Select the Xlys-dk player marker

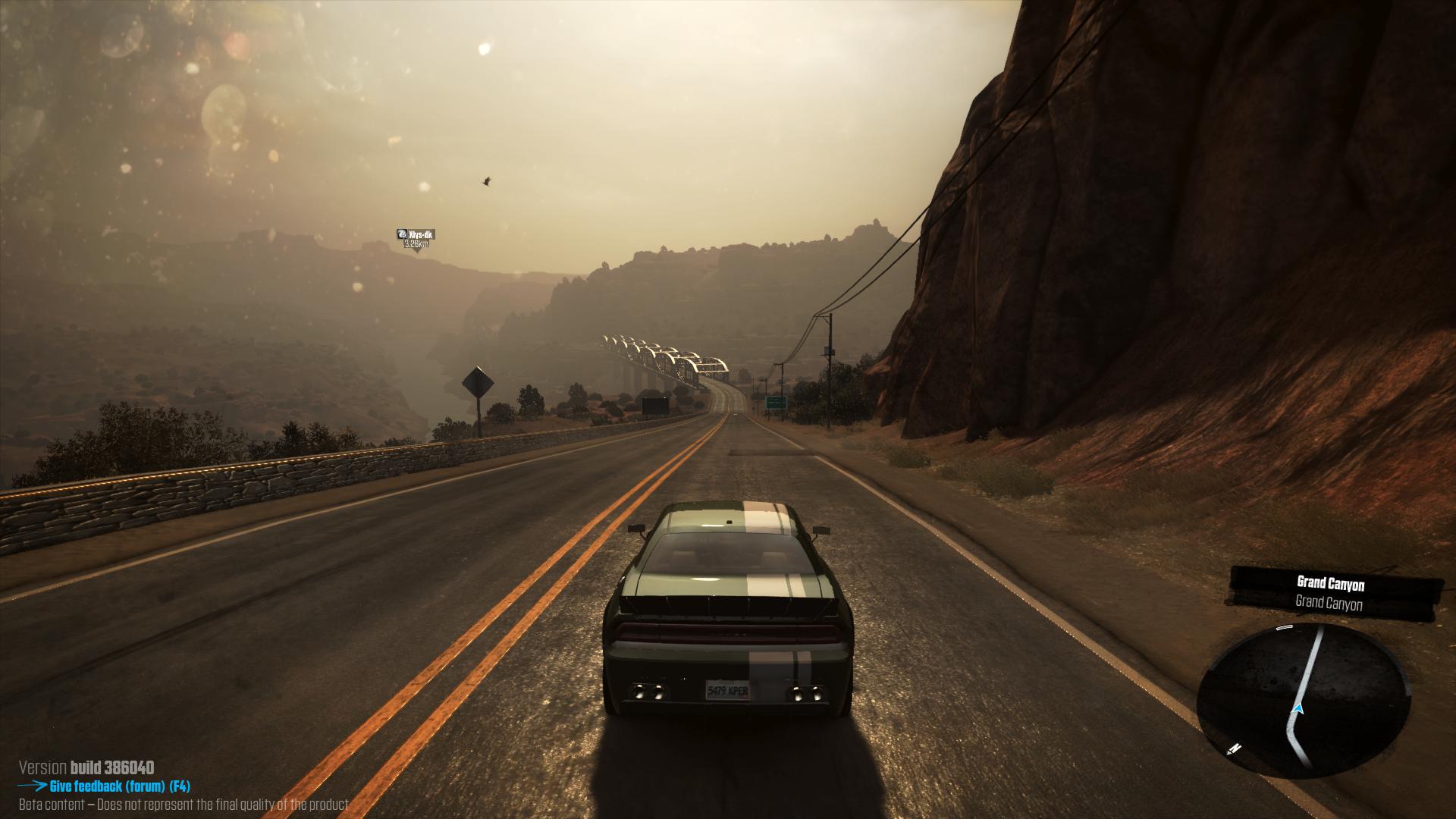(x=416, y=238)
